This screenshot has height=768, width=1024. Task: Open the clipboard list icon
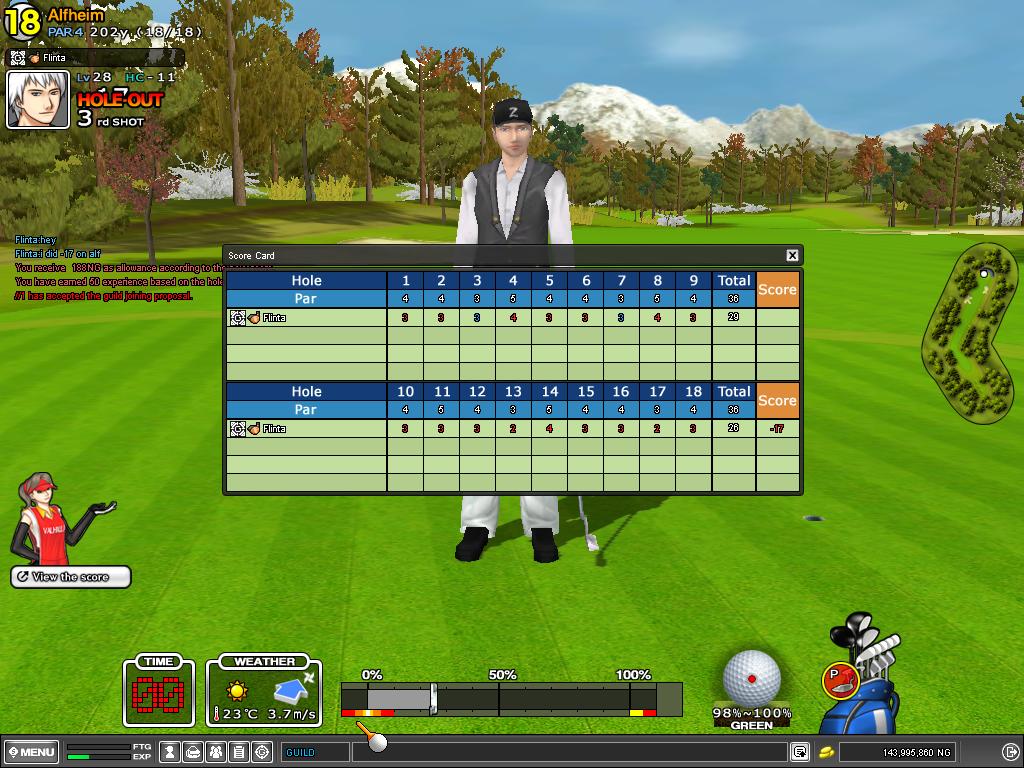[239, 752]
